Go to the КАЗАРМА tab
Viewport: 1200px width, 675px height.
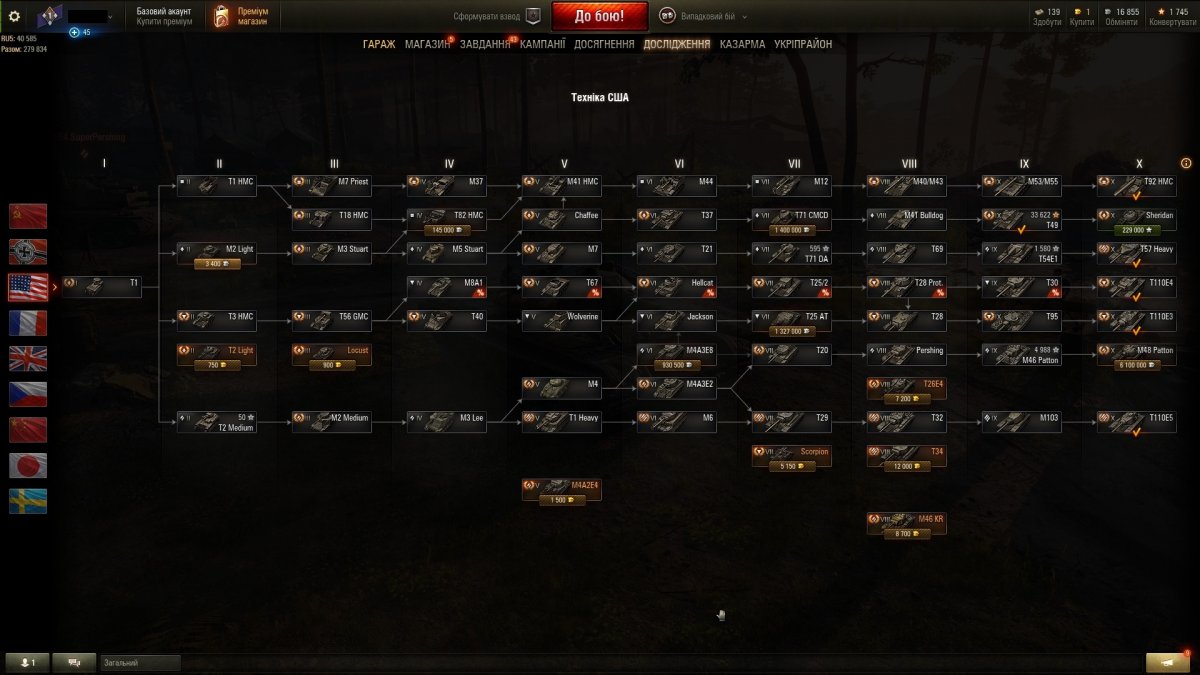coord(742,44)
